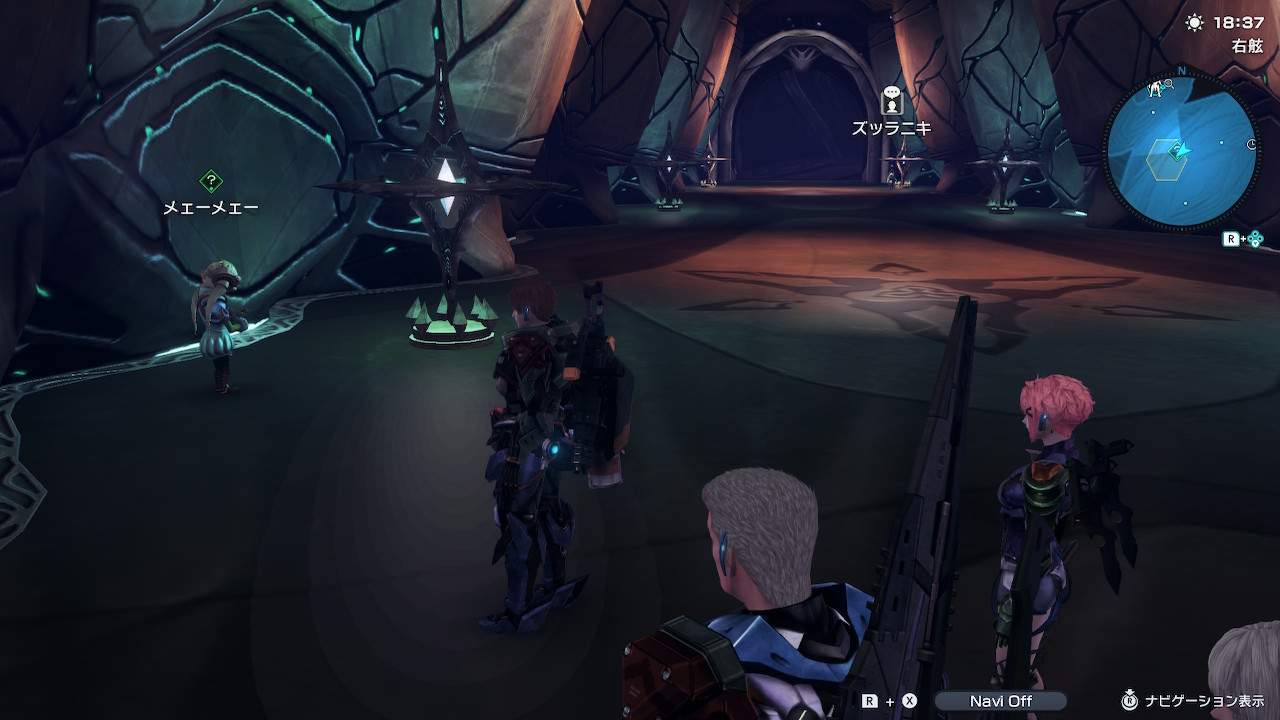Image resolution: width=1280 pixels, height=720 pixels.
Task: Select the green question mark quest marker
Action: [211, 181]
